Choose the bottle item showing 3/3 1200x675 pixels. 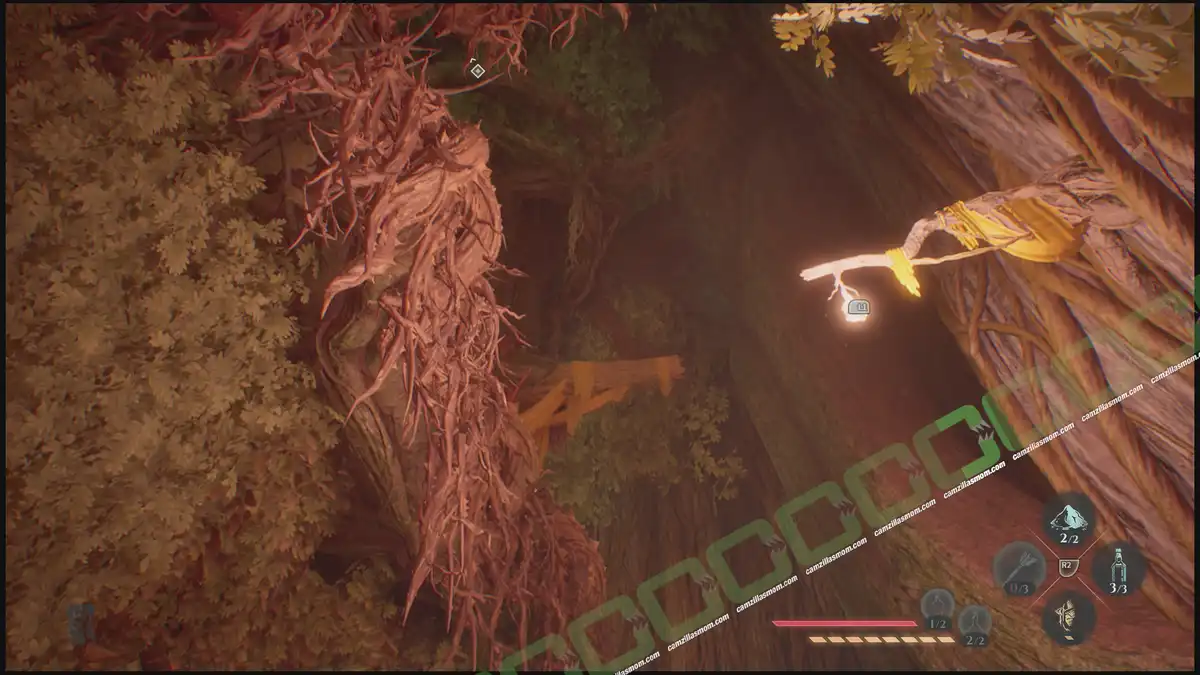pyautogui.click(x=1118, y=568)
